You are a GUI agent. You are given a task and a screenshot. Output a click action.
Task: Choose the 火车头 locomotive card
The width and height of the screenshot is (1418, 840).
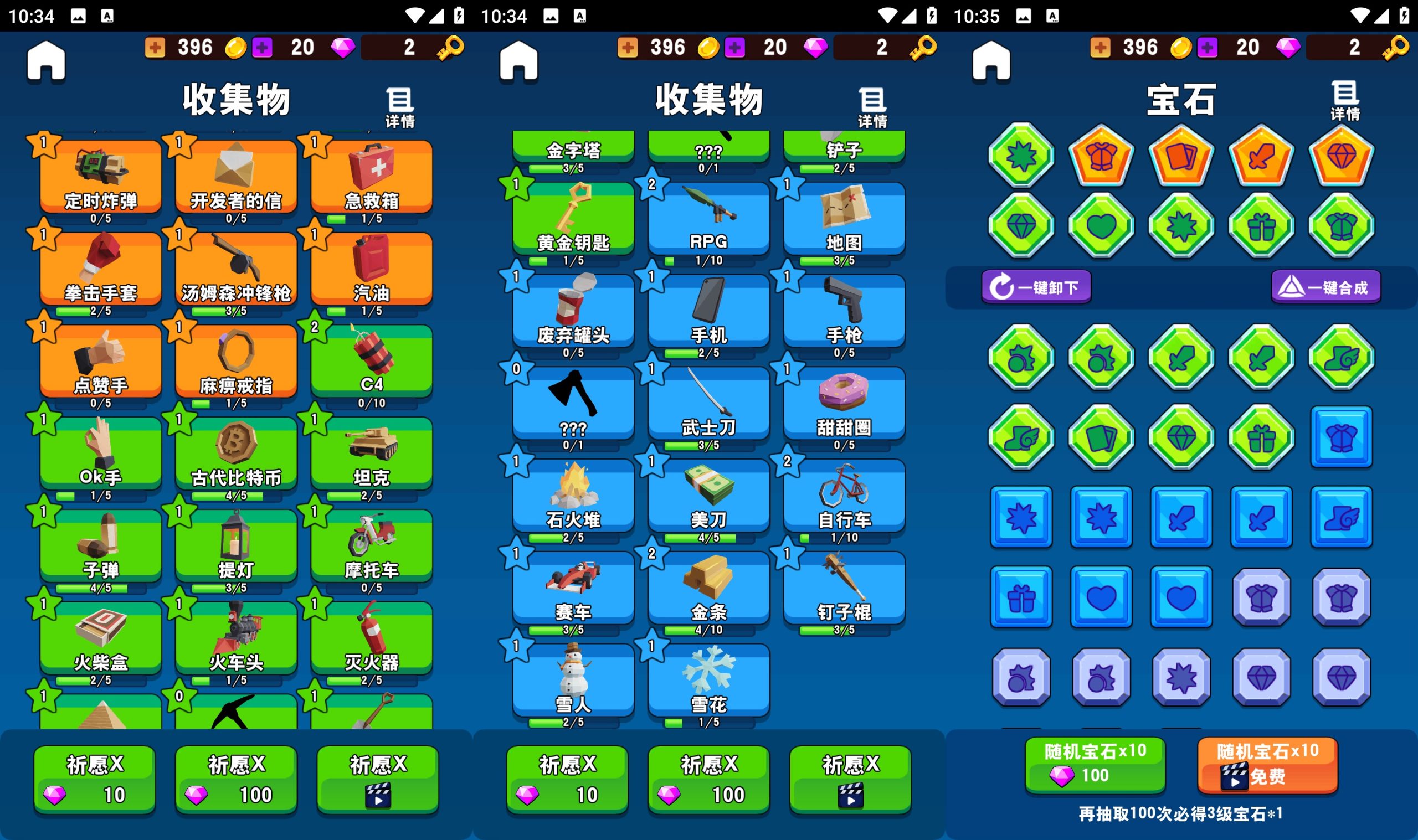(x=236, y=638)
